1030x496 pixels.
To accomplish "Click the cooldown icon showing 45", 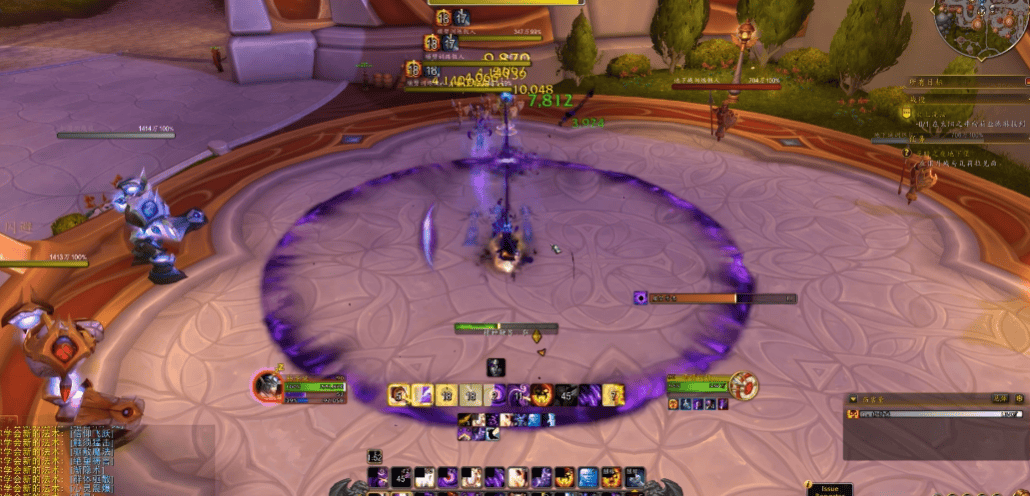I will click(568, 394).
